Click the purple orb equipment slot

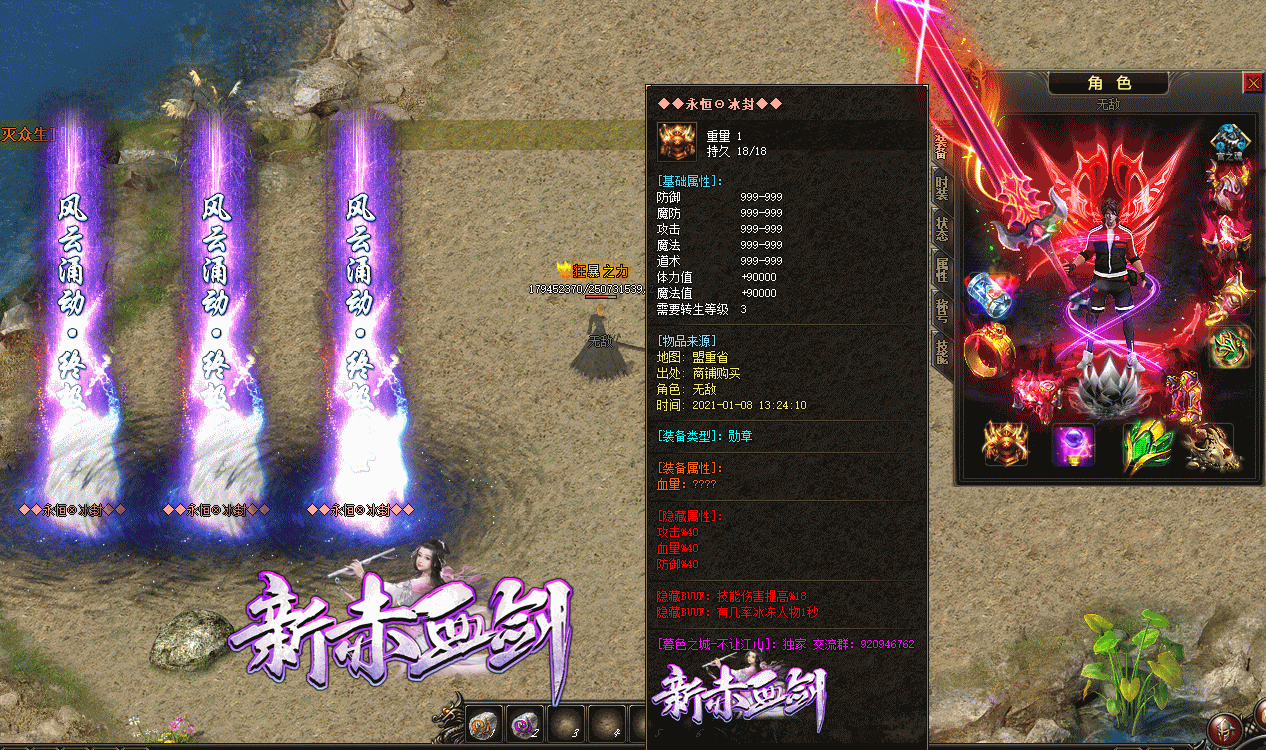1073,444
